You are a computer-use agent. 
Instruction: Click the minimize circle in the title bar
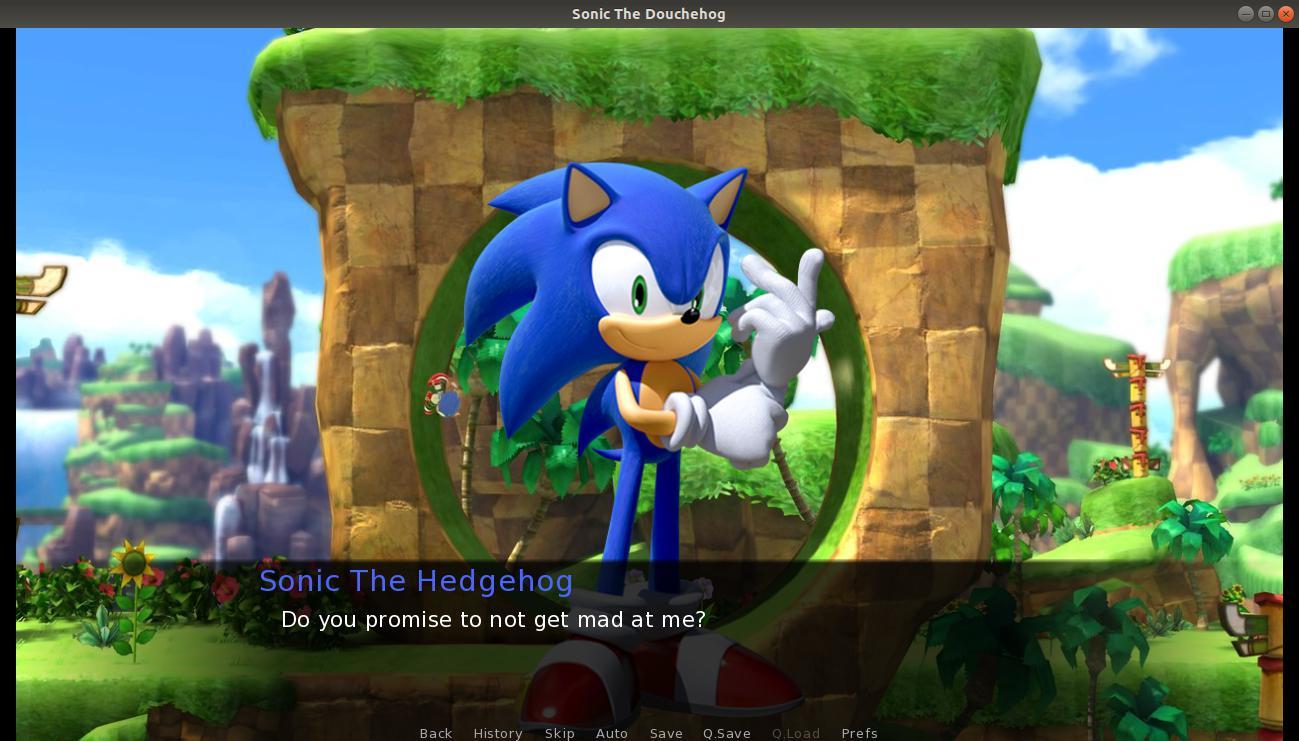pos(1246,13)
